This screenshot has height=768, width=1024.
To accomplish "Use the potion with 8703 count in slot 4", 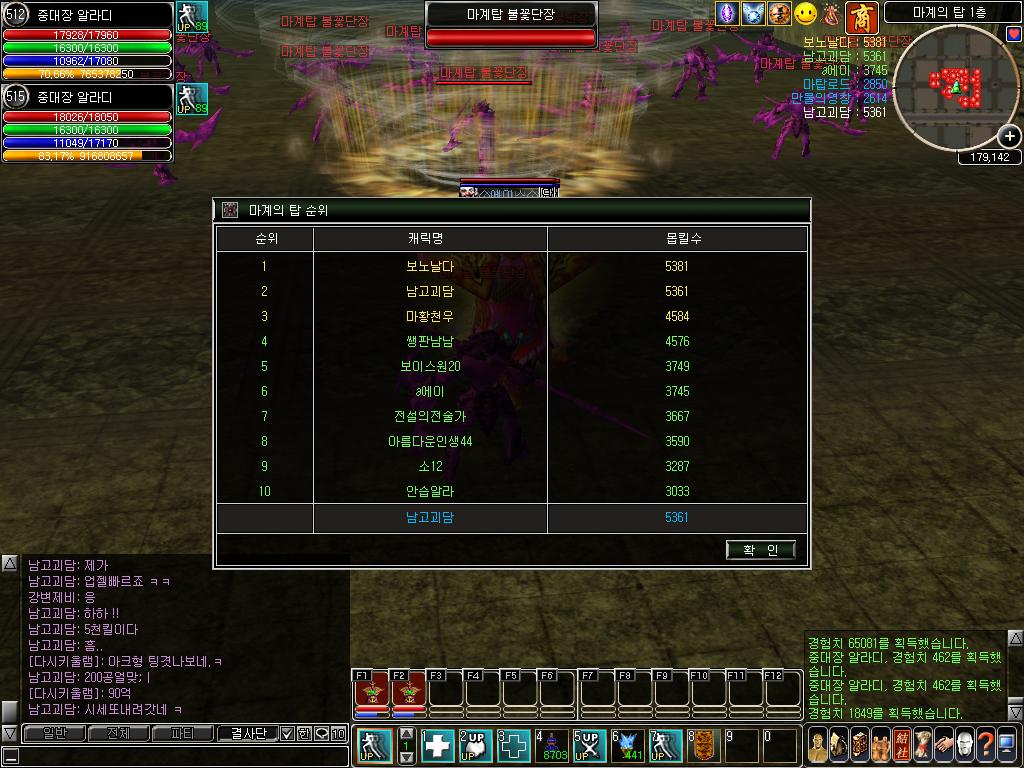I will pos(552,747).
